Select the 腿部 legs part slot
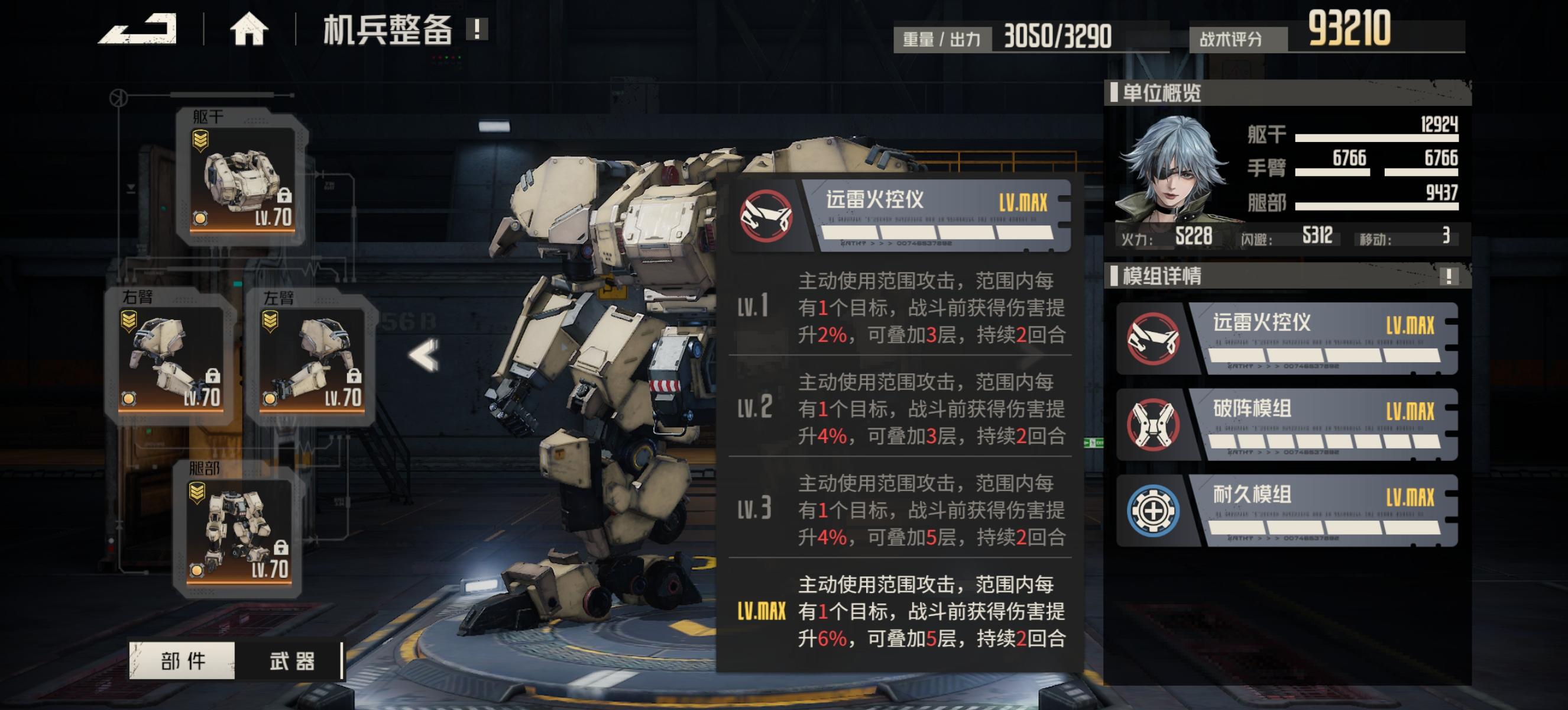Screen dimensions: 1568x710 coord(238,530)
